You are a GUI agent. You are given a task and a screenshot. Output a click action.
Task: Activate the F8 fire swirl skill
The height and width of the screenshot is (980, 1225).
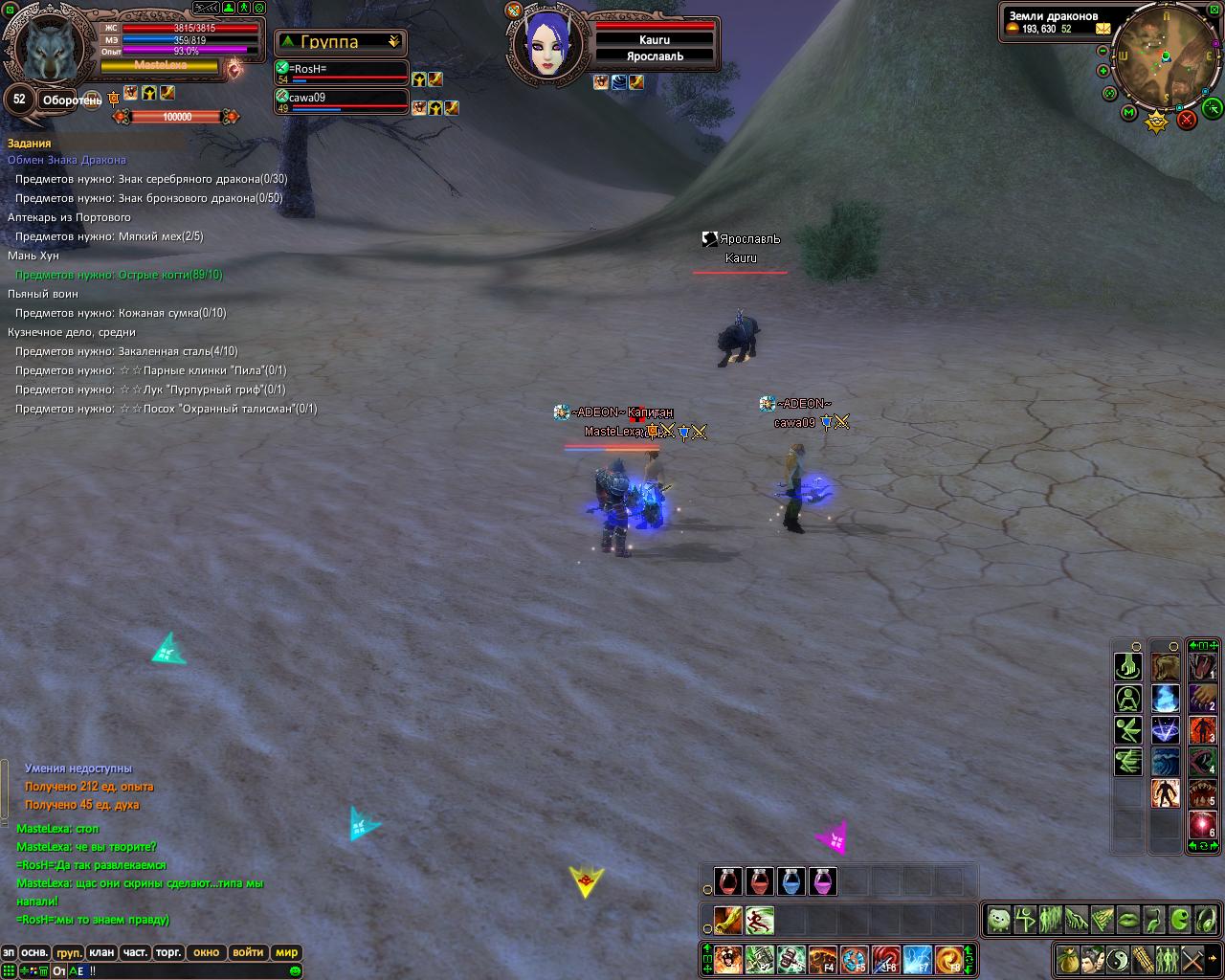949,959
